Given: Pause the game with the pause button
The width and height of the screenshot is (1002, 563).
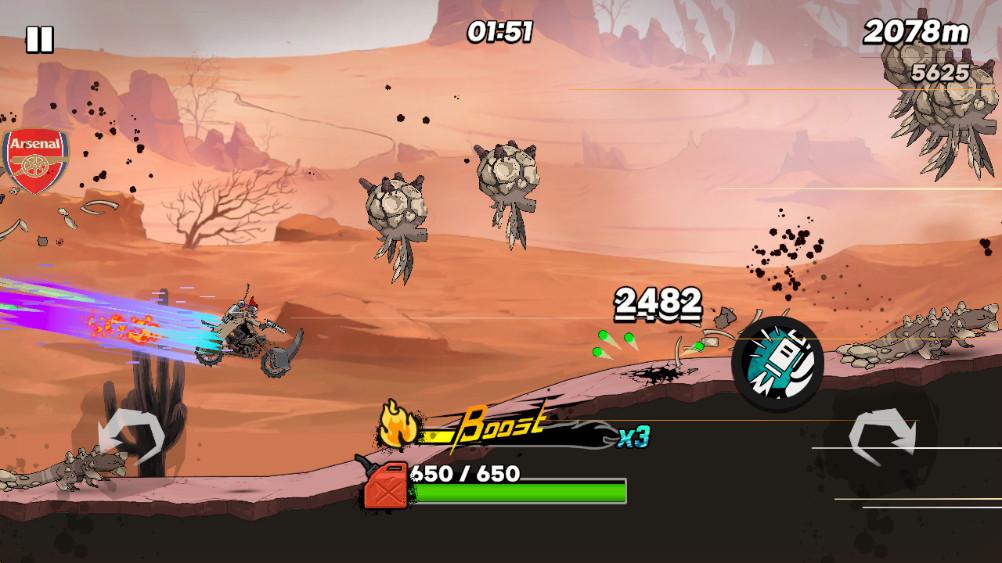Looking at the screenshot, I should pyautogui.click(x=40, y=40).
